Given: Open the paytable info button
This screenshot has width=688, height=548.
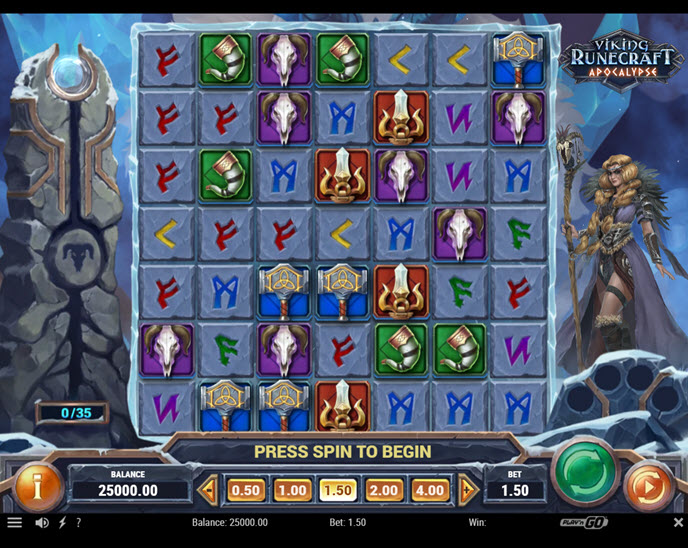Looking at the screenshot, I should pyautogui.click(x=38, y=489).
